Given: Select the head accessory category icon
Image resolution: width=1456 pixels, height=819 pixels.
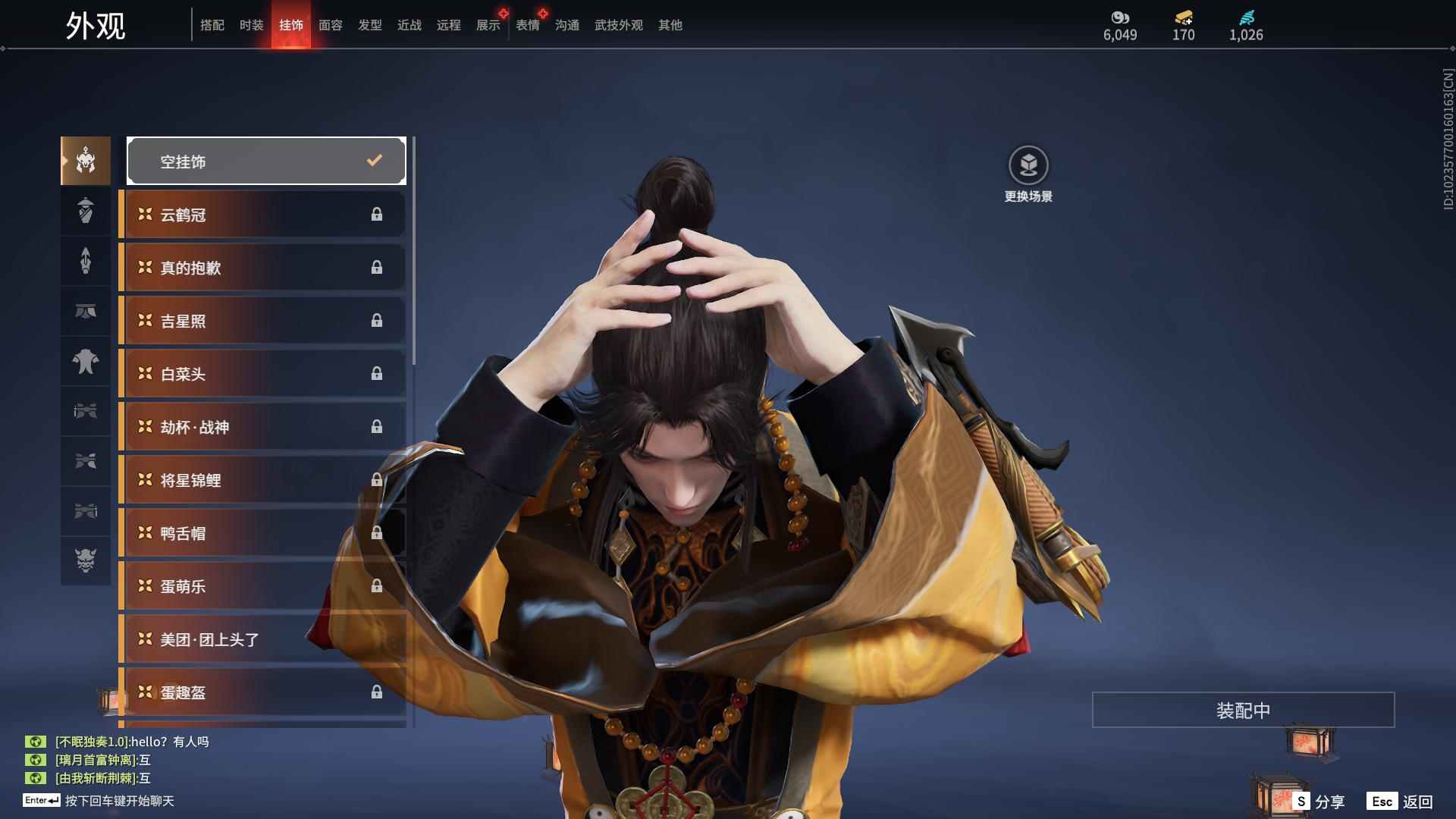Looking at the screenshot, I should (86, 160).
